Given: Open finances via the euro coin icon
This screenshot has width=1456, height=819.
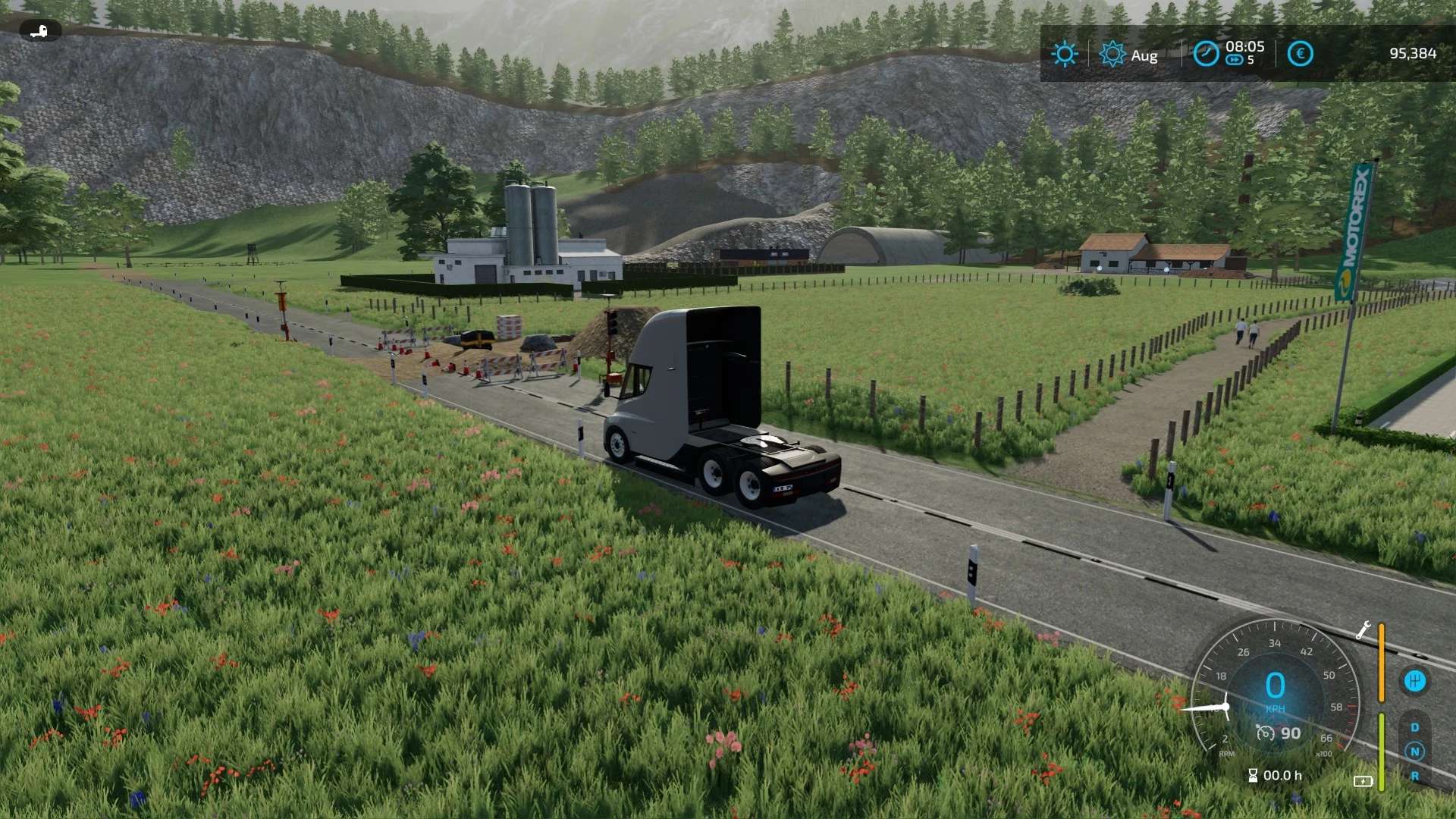Looking at the screenshot, I should click(x=1300, y=54).
